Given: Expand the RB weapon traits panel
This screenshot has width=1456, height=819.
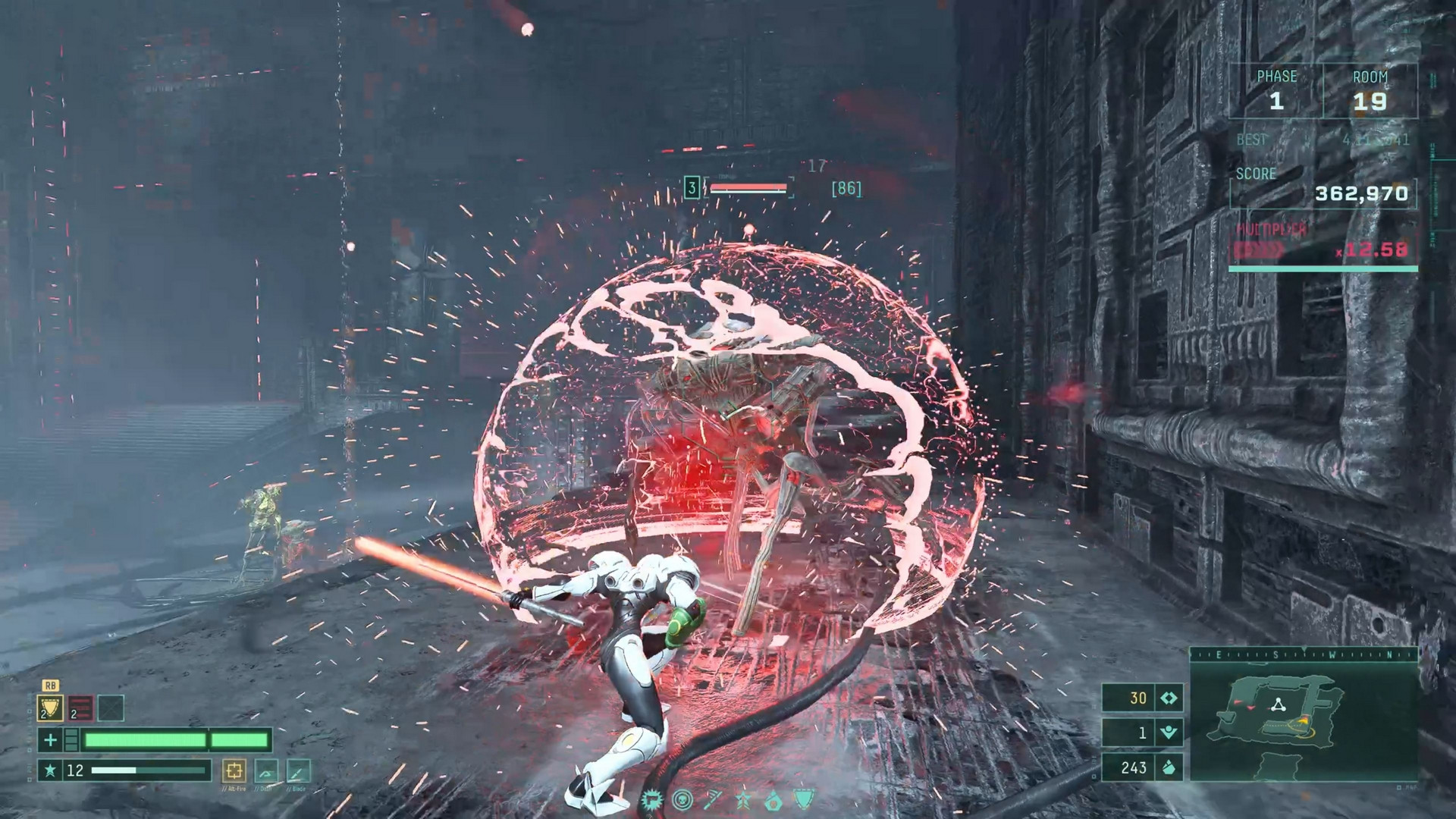Looking at the screenshot, I should [x=51, y=686].
